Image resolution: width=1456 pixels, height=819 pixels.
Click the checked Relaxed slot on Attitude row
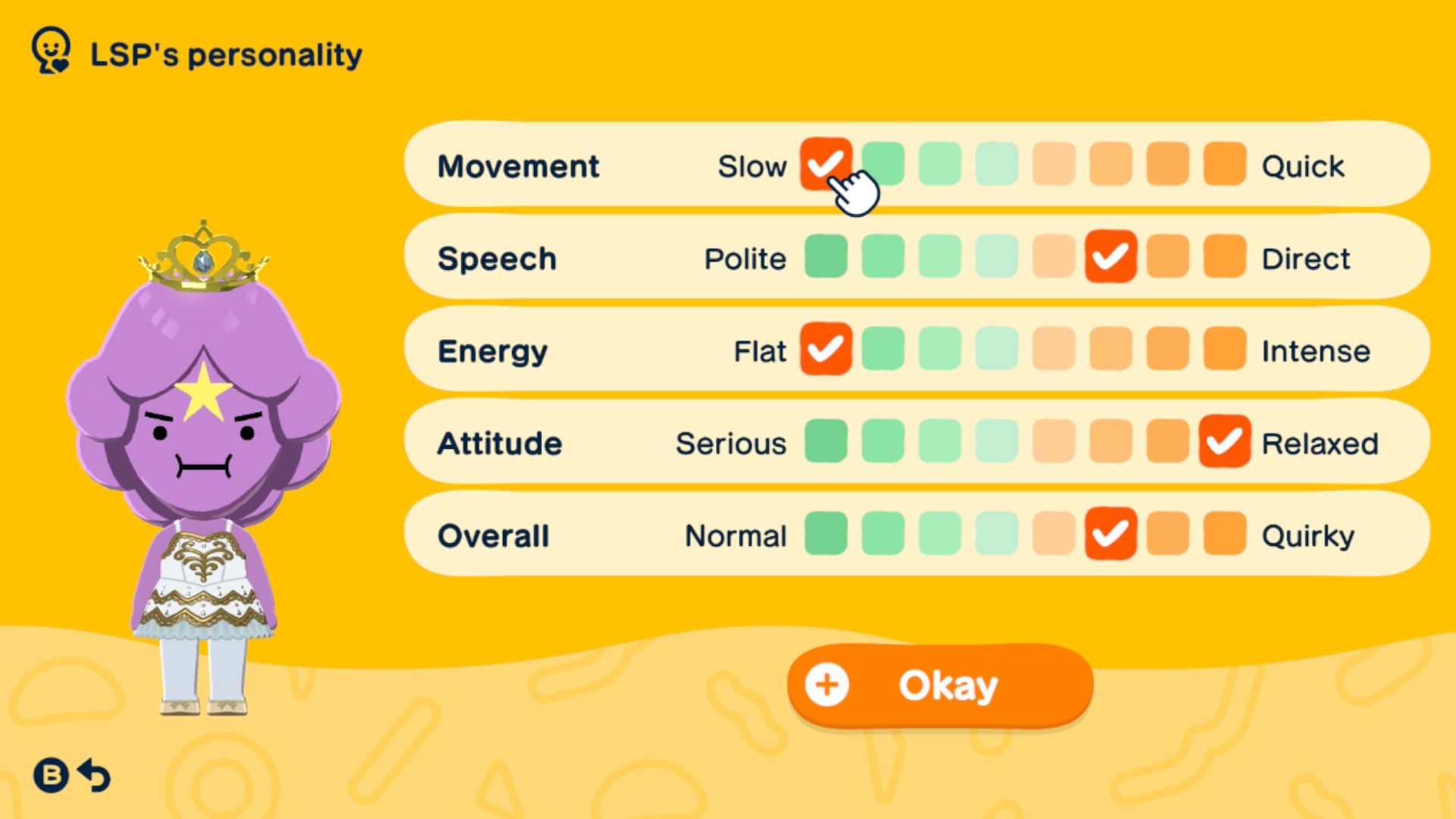pyautogui.click(x=1224, y=442)
